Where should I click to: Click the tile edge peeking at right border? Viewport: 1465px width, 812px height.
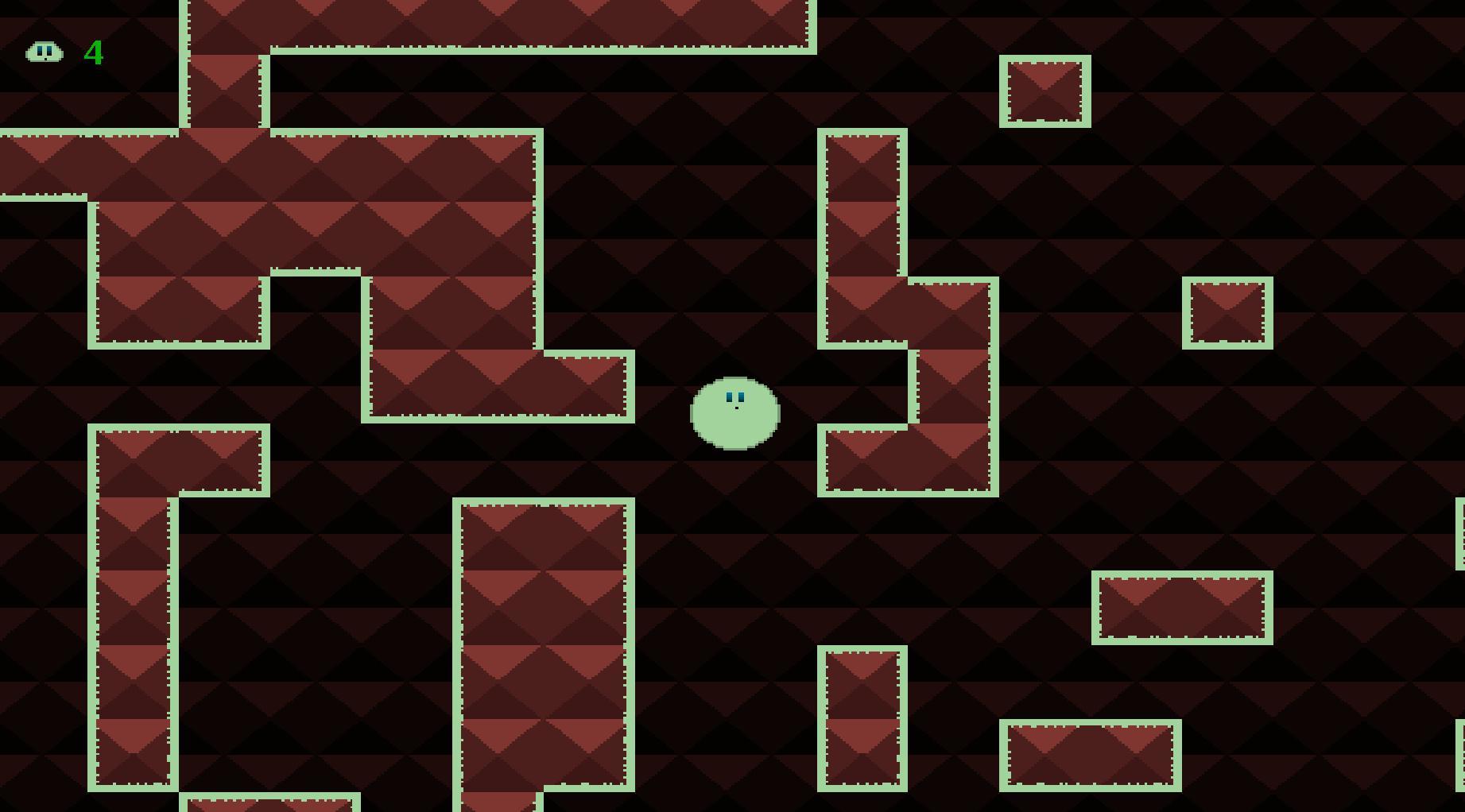tap(1461, 532)
